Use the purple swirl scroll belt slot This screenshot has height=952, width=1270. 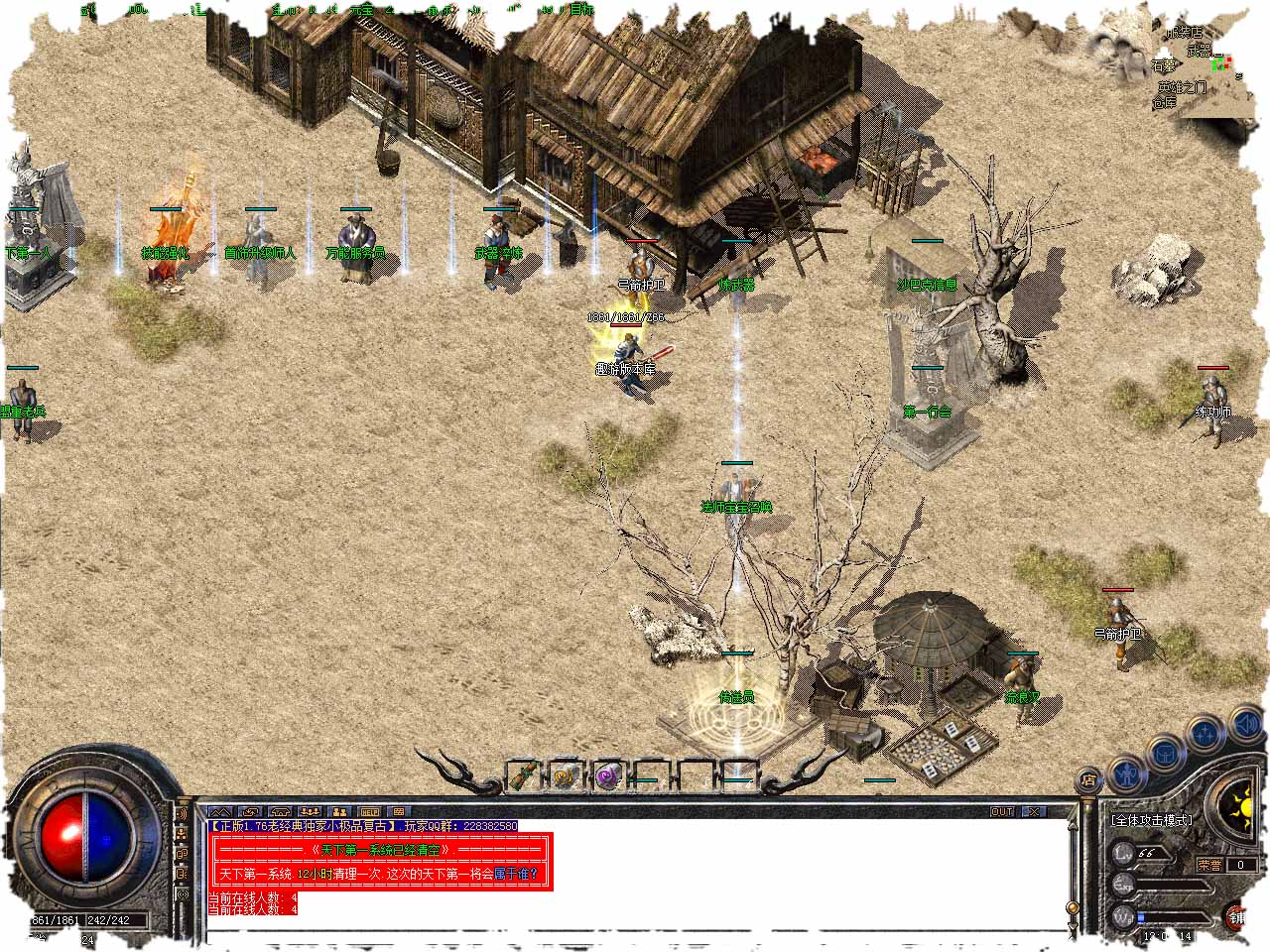(607, 774)
